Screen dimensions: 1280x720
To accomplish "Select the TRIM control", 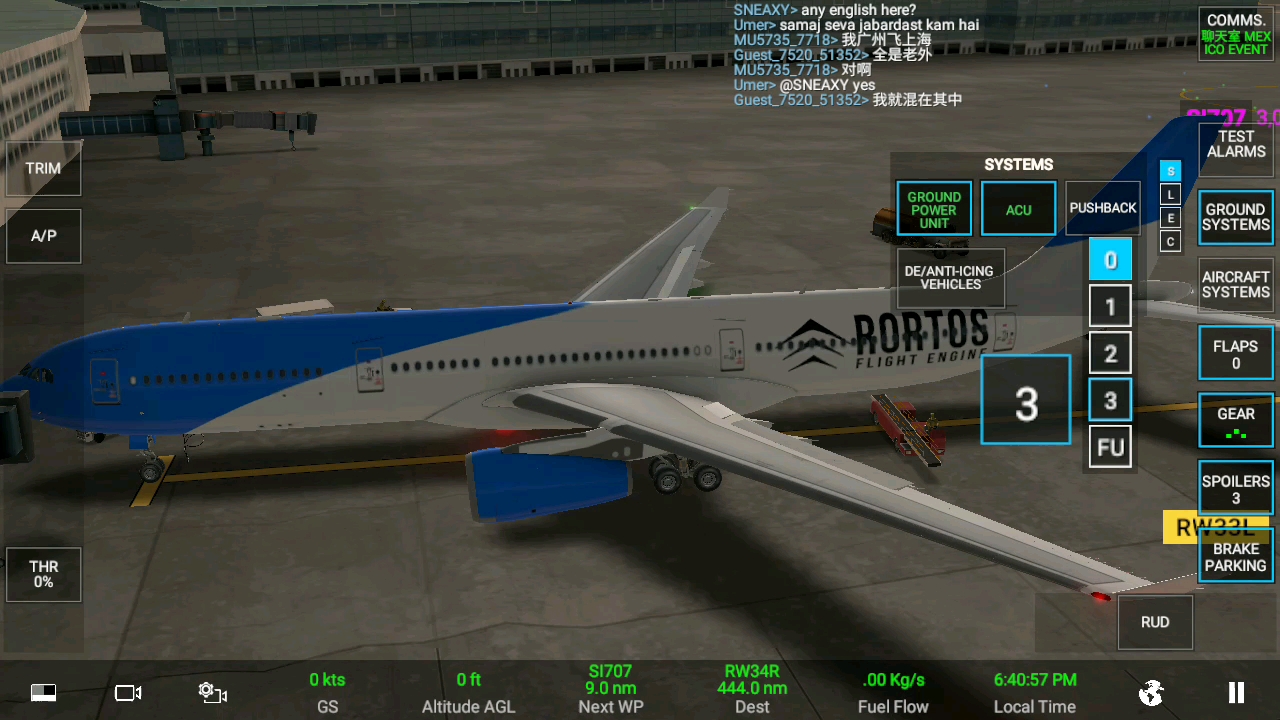I will pyautogui.click(x=43, y=168).
